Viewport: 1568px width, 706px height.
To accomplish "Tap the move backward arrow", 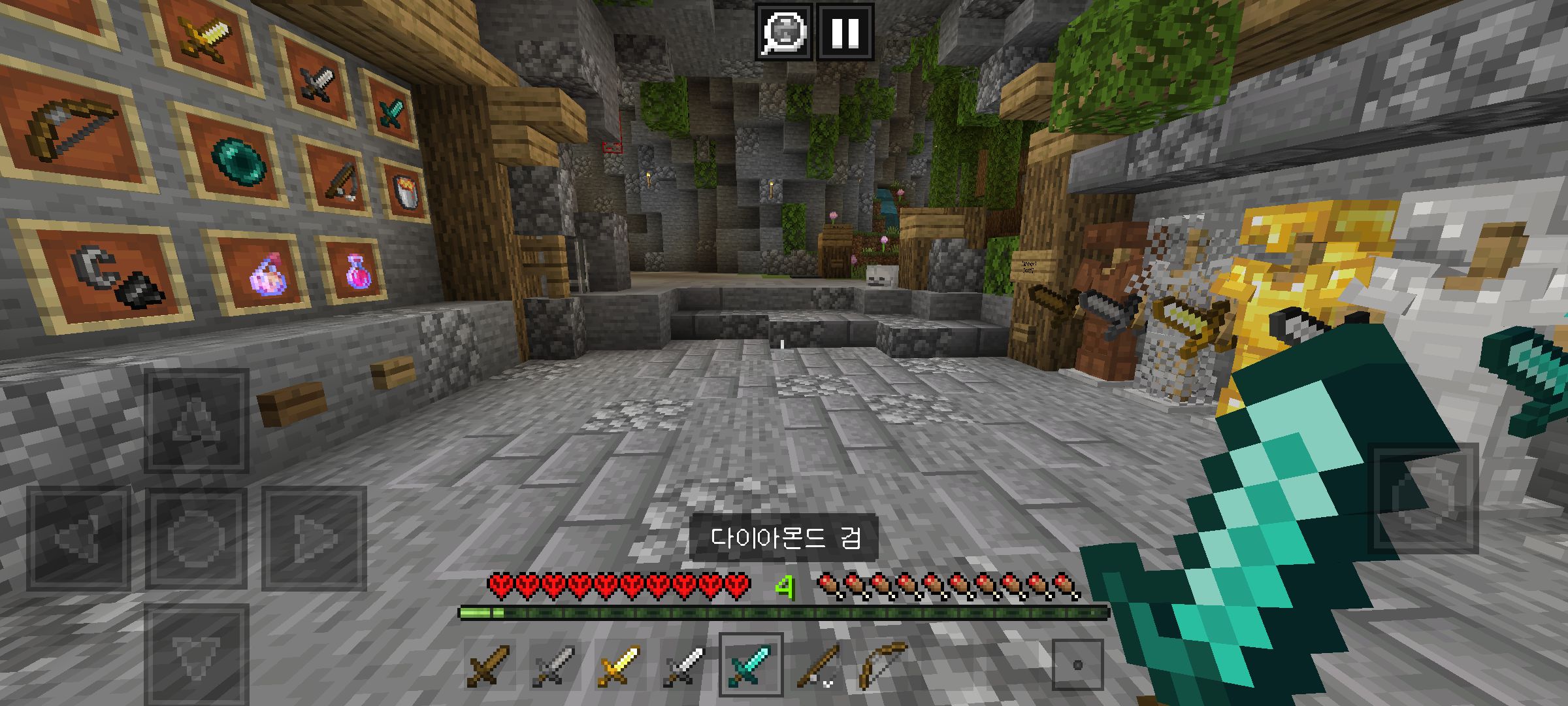I will 196,654.
